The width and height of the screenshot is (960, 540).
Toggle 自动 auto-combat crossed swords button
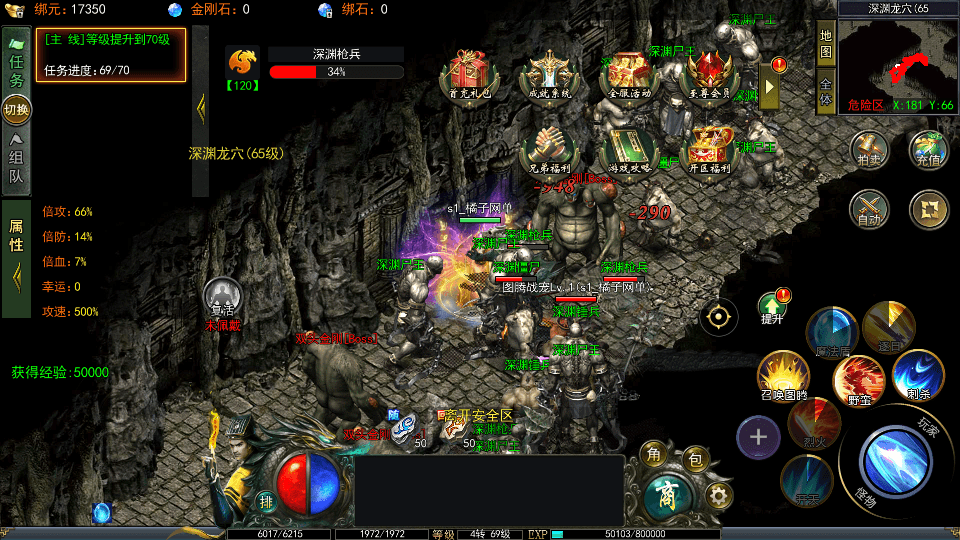(x=868, y=209)
